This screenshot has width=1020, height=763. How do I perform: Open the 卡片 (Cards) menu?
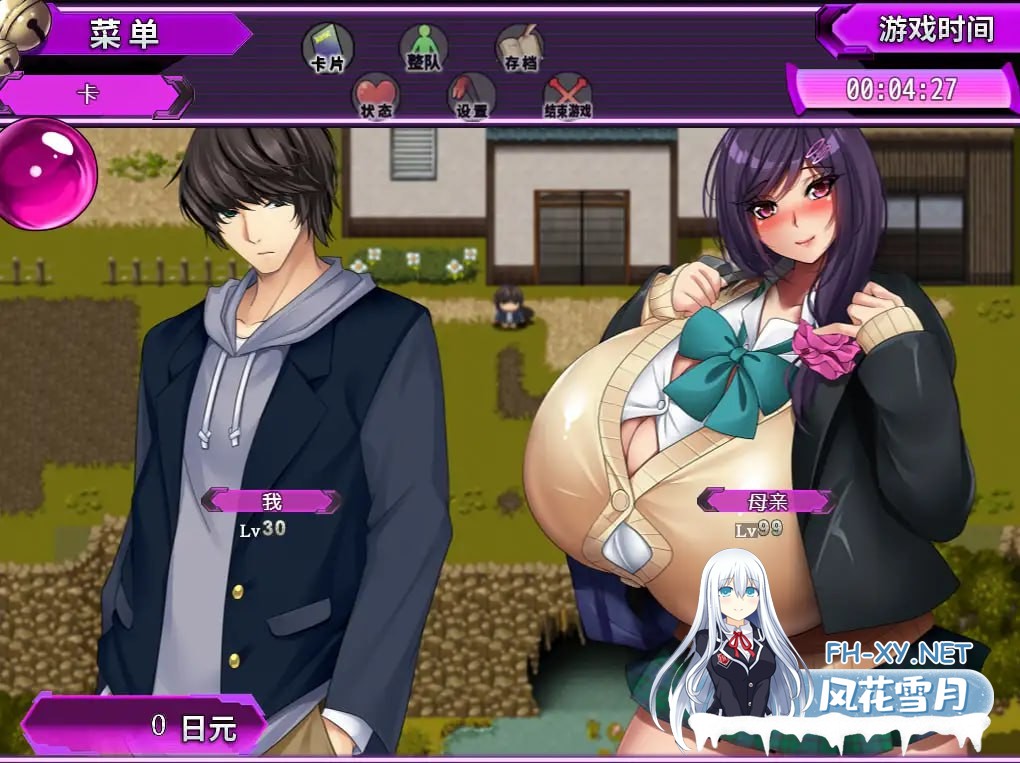click(x=327, y=48)
